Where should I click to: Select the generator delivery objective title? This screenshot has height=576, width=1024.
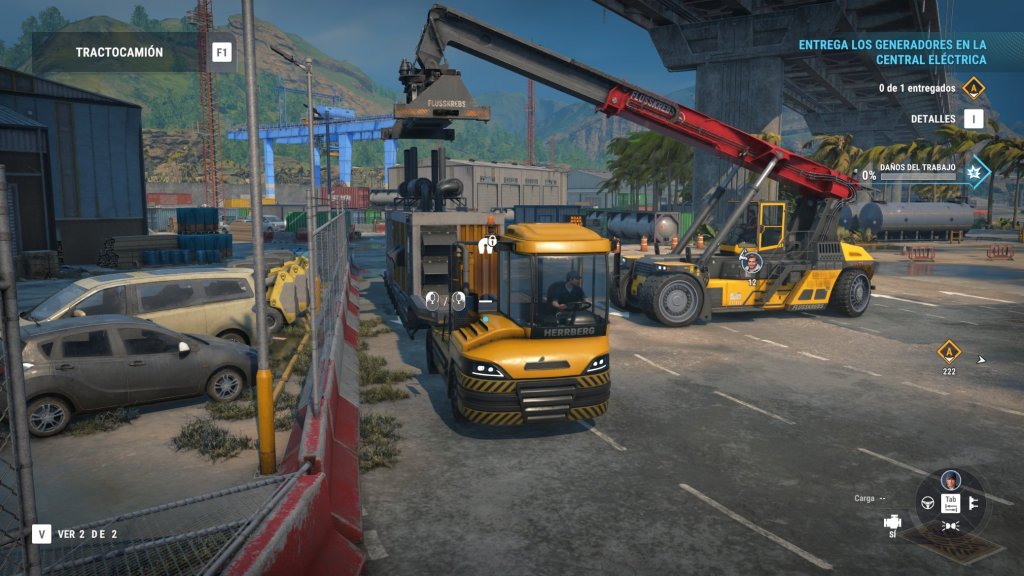click(x=892, y=52)
